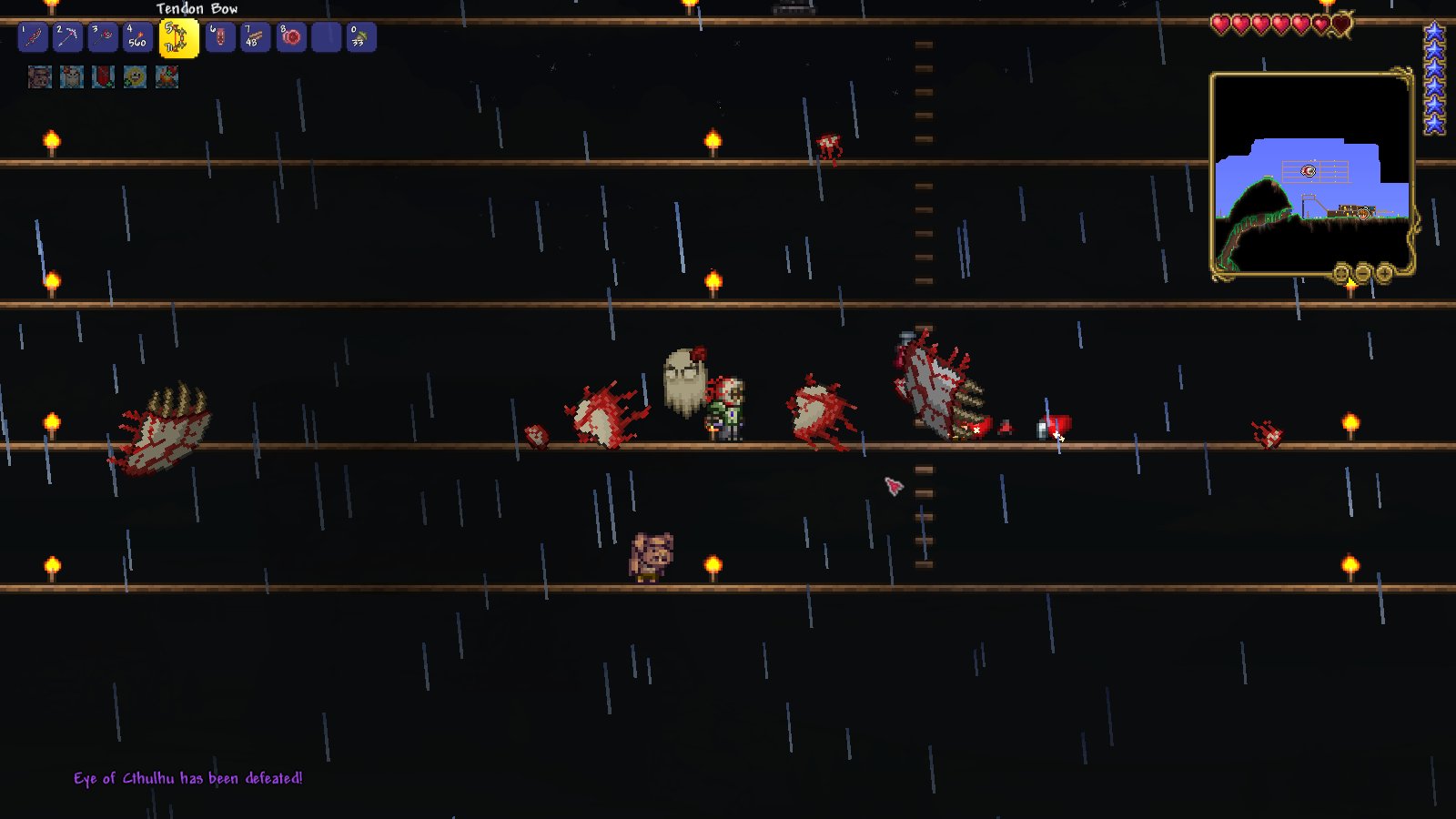1456x819 pixels.
Task: Select the item in hotbar slot 8
Action: pos(290,37)
